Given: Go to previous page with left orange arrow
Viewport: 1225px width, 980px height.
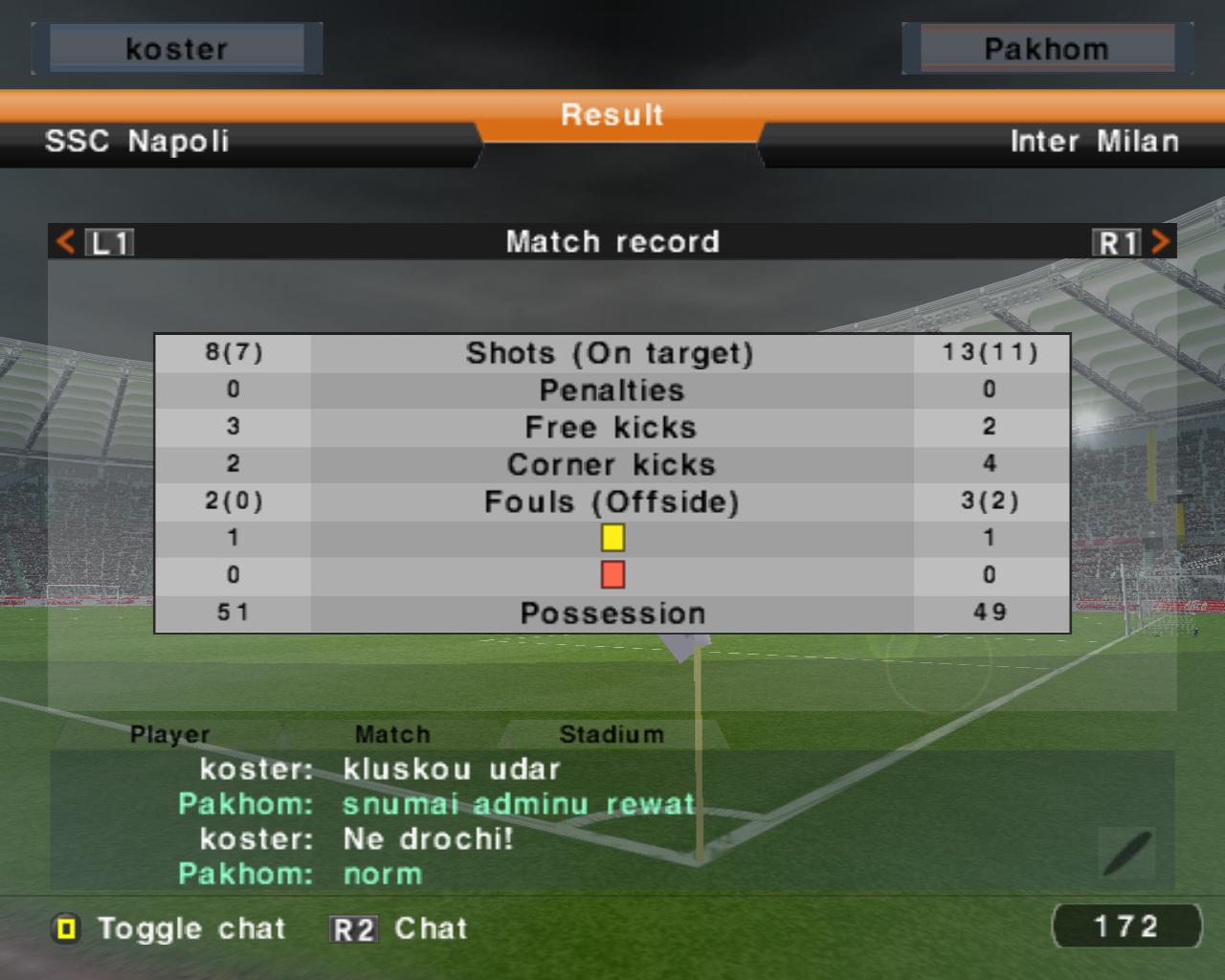Looking at the screenshot, I should [66, 241].
